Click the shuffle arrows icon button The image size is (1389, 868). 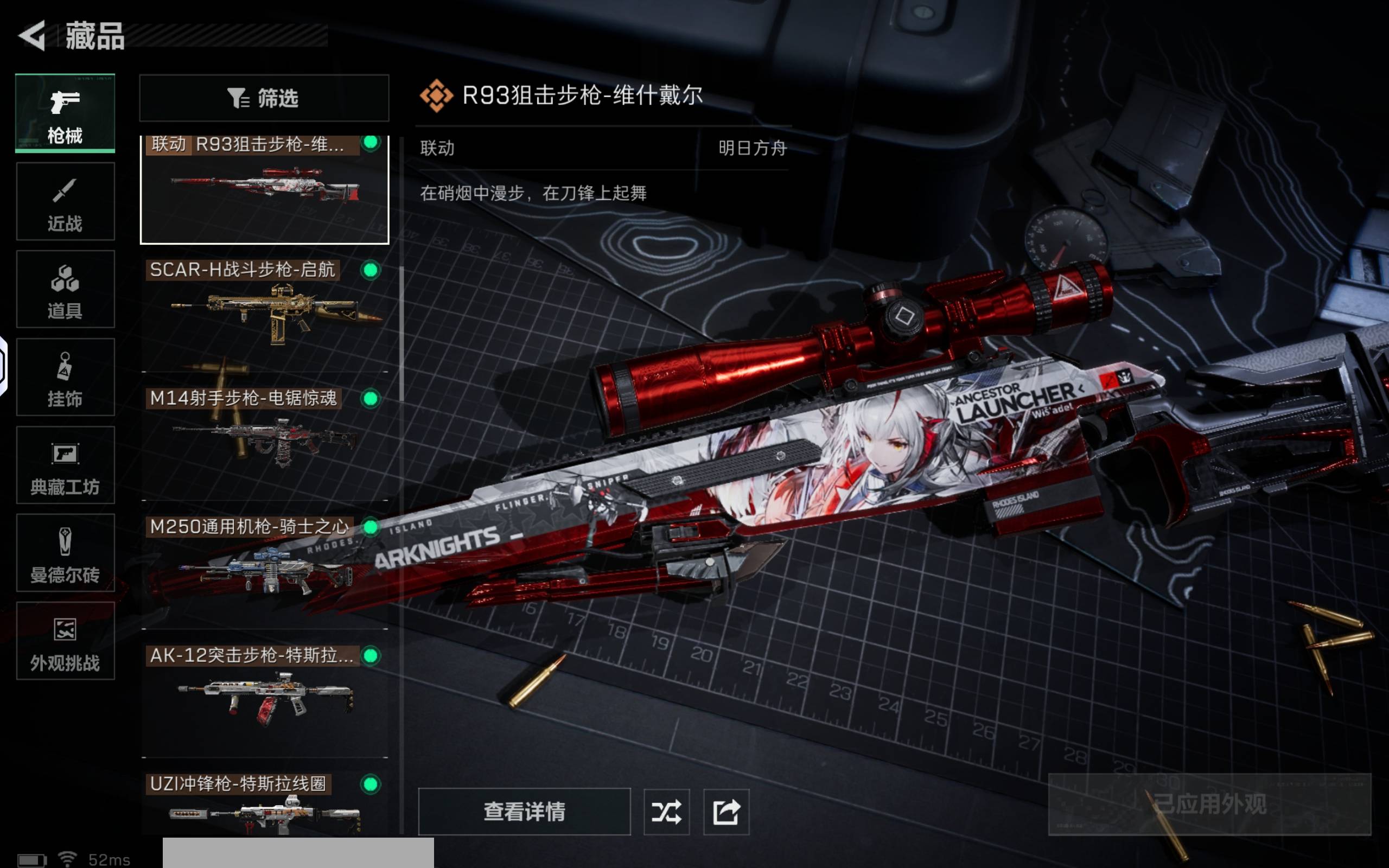coord(666,812)
